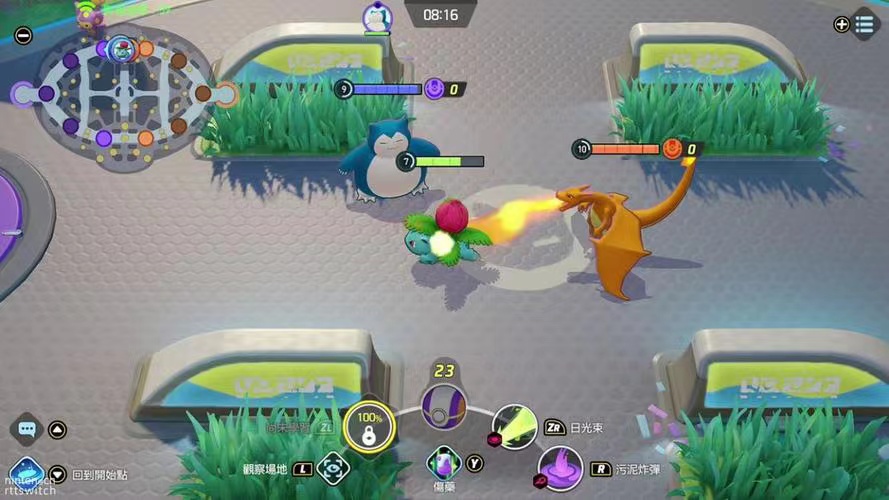Activate the Solar Beam (日光束) move
Image resolution: width=889 pixels, height=500 pixels.
click(x=515, y=426)
